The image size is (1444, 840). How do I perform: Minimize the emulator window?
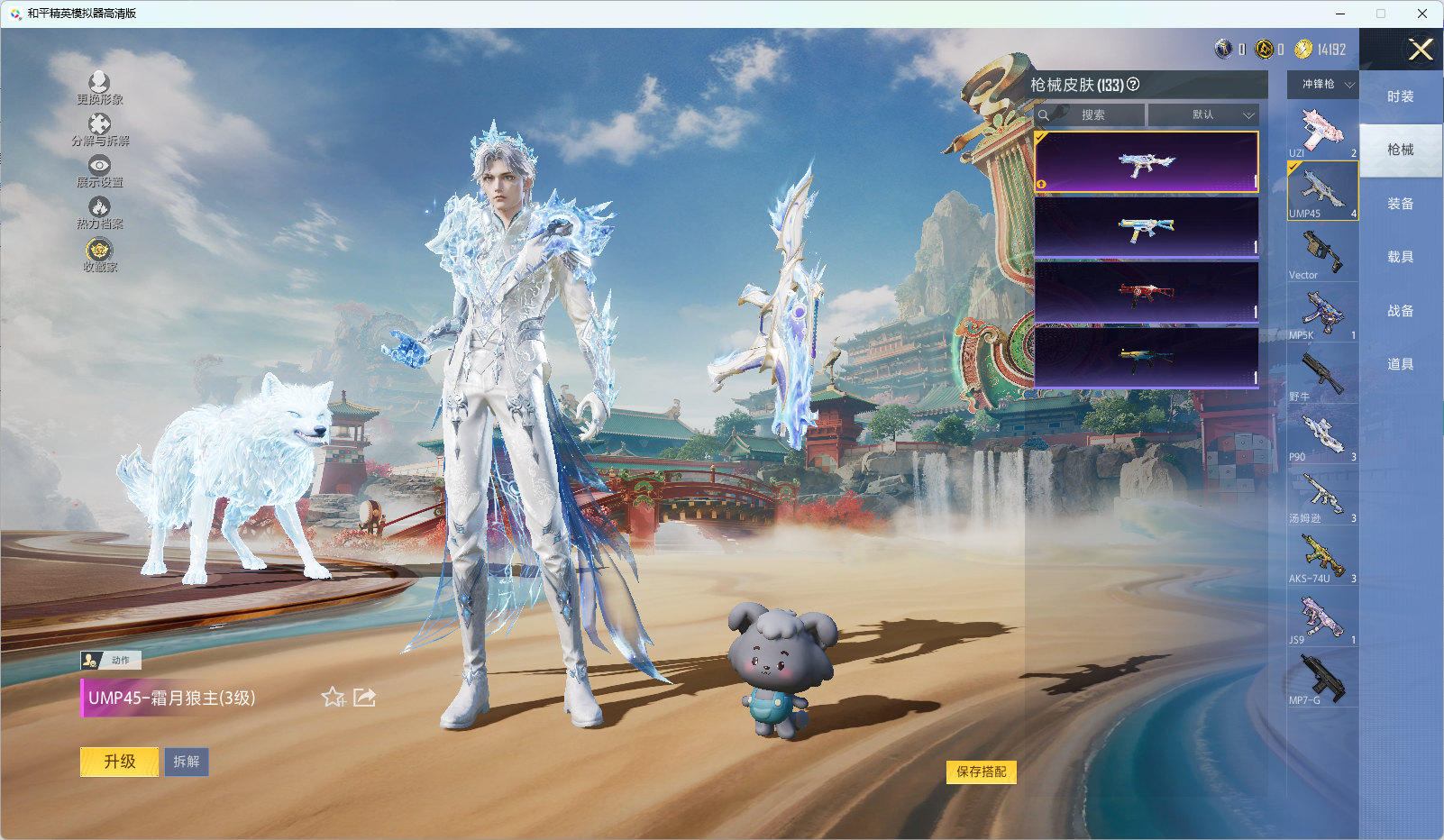point(1340,14)
